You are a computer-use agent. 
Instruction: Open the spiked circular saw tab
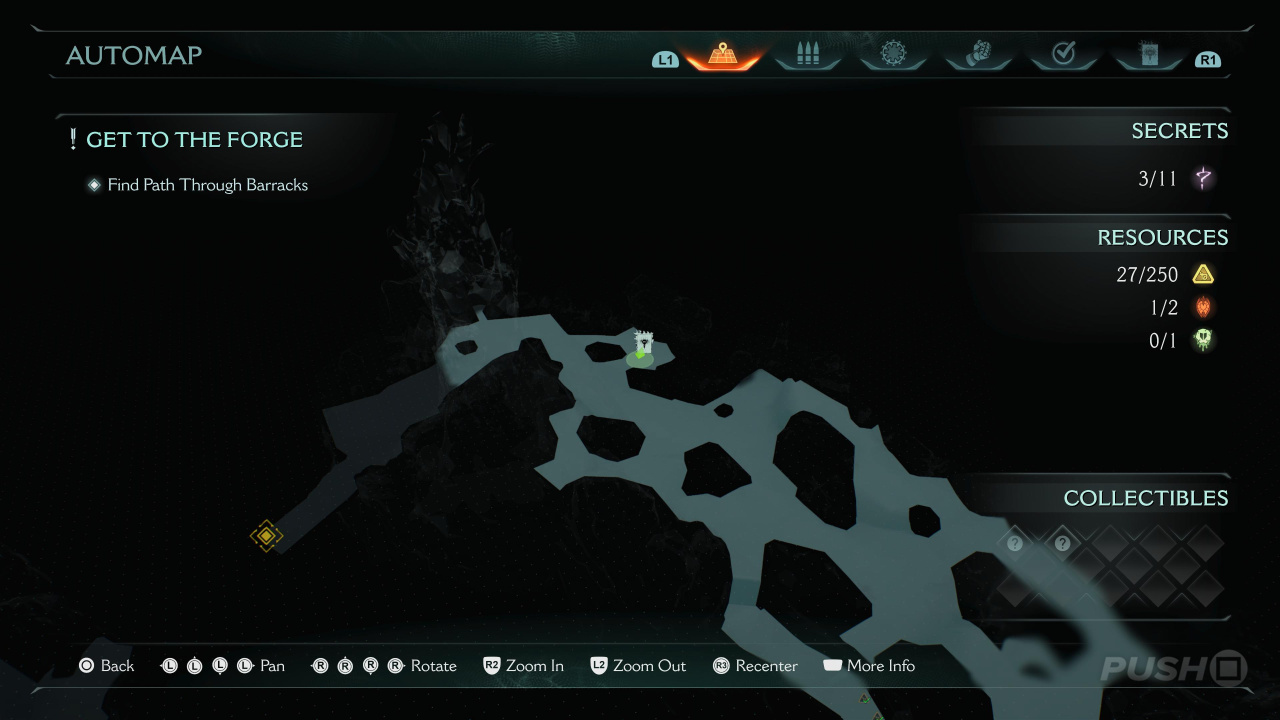tap(892, 55)
